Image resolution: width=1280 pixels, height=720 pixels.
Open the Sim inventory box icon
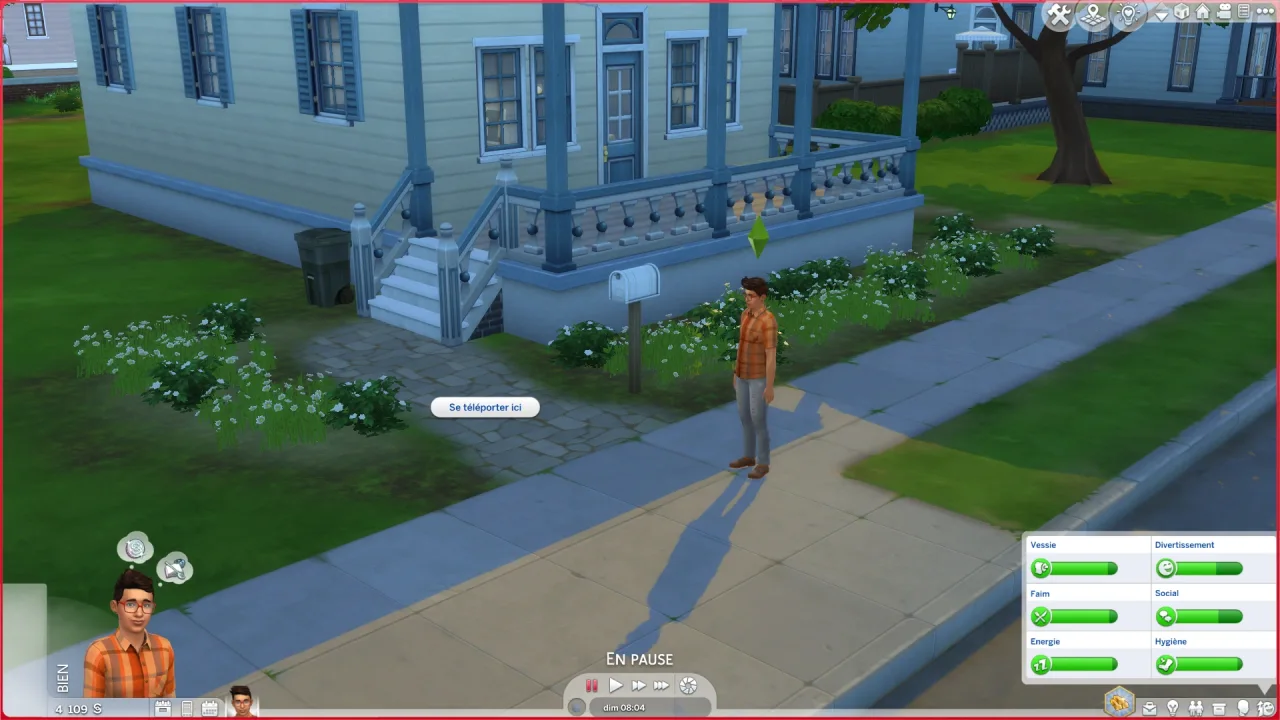(x=1218, y=707)
